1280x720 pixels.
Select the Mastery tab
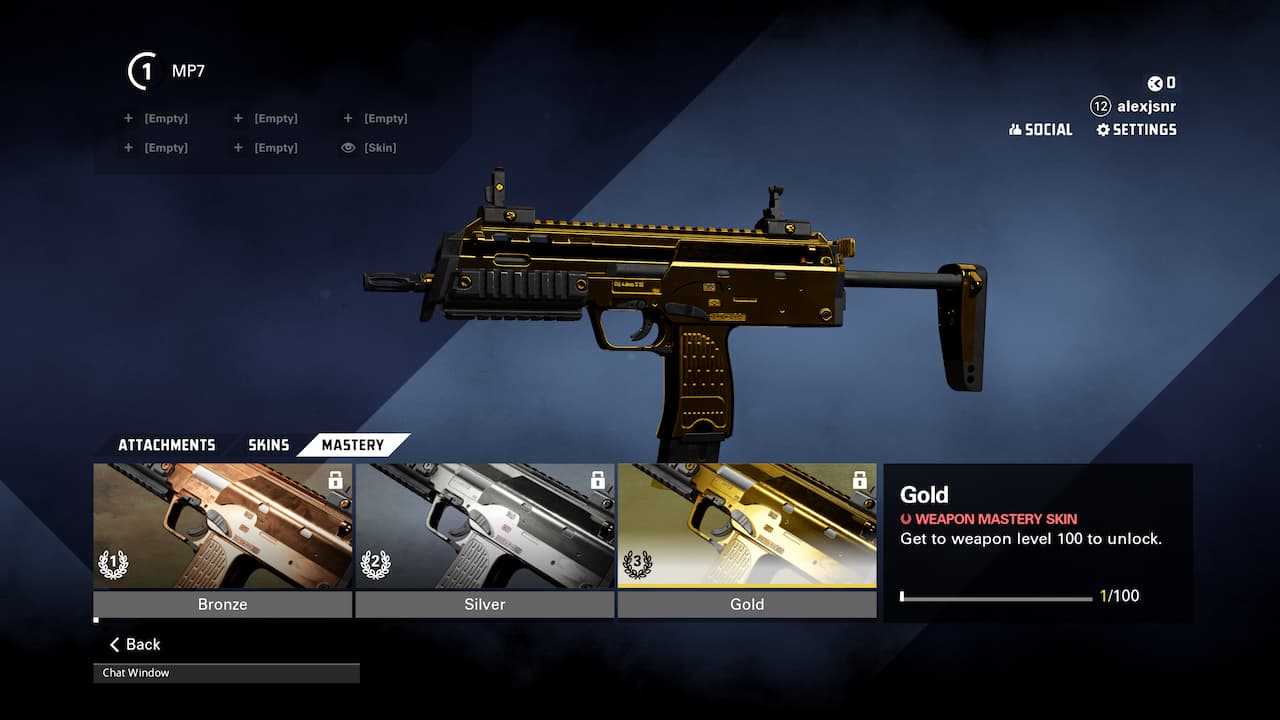[352, 445]
